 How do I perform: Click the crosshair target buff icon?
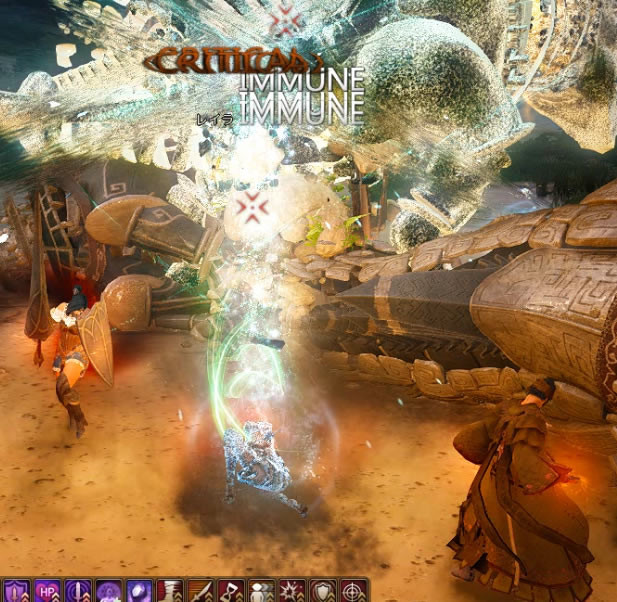click(x=352, y=591)
